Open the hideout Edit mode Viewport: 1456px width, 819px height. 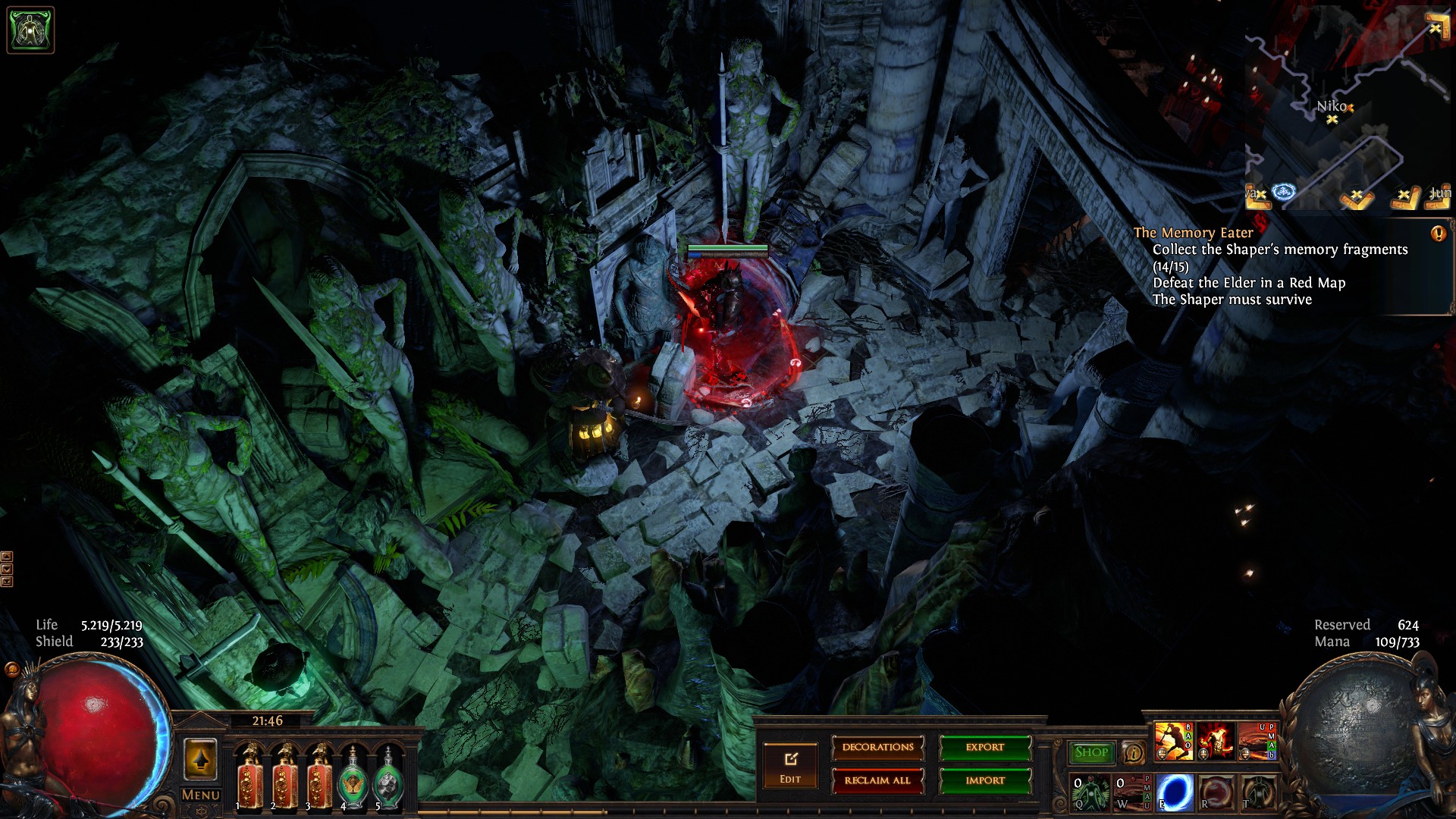(790, 766)
